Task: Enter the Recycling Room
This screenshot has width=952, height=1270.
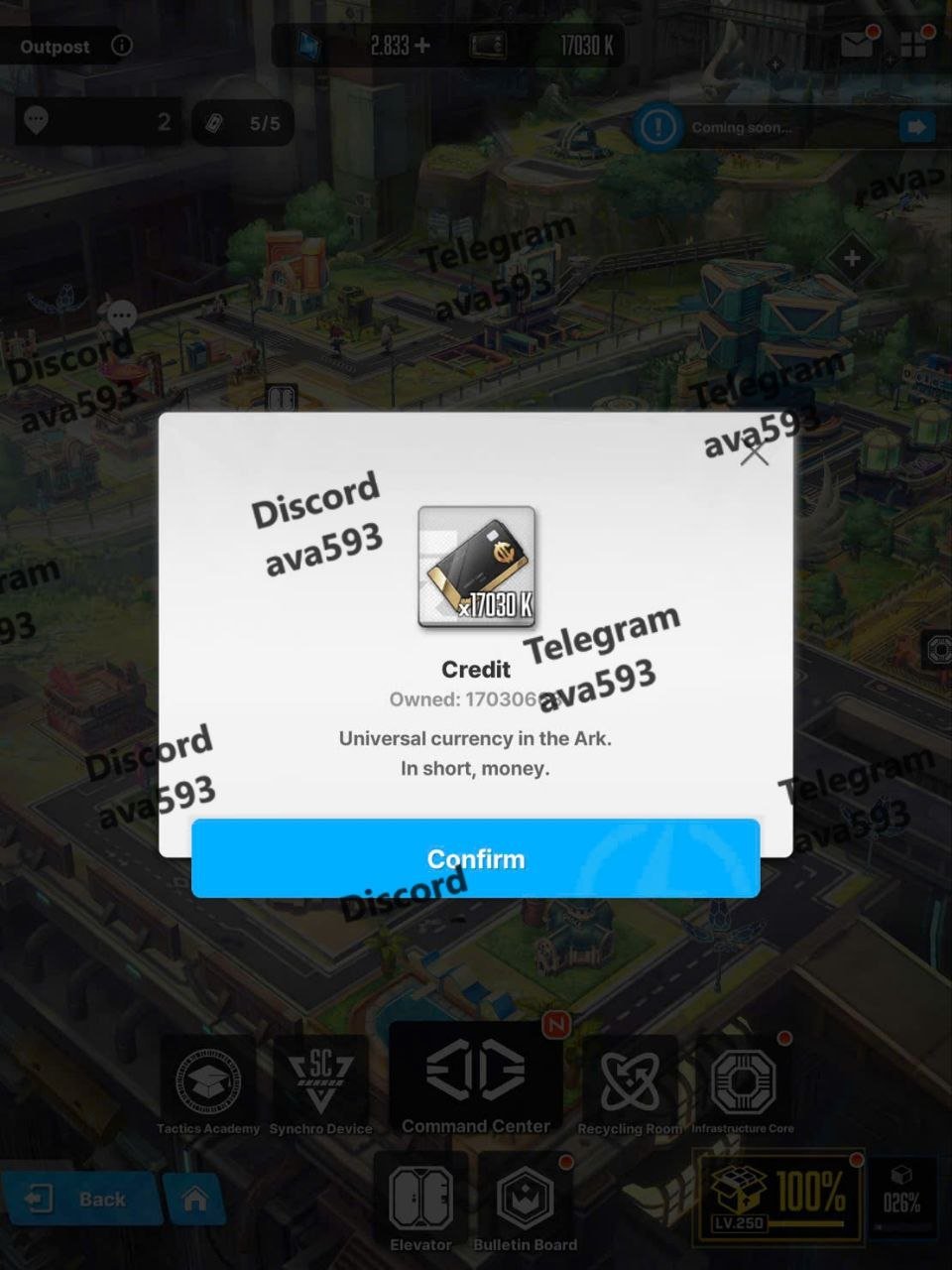Action: tap(630, 1086)
